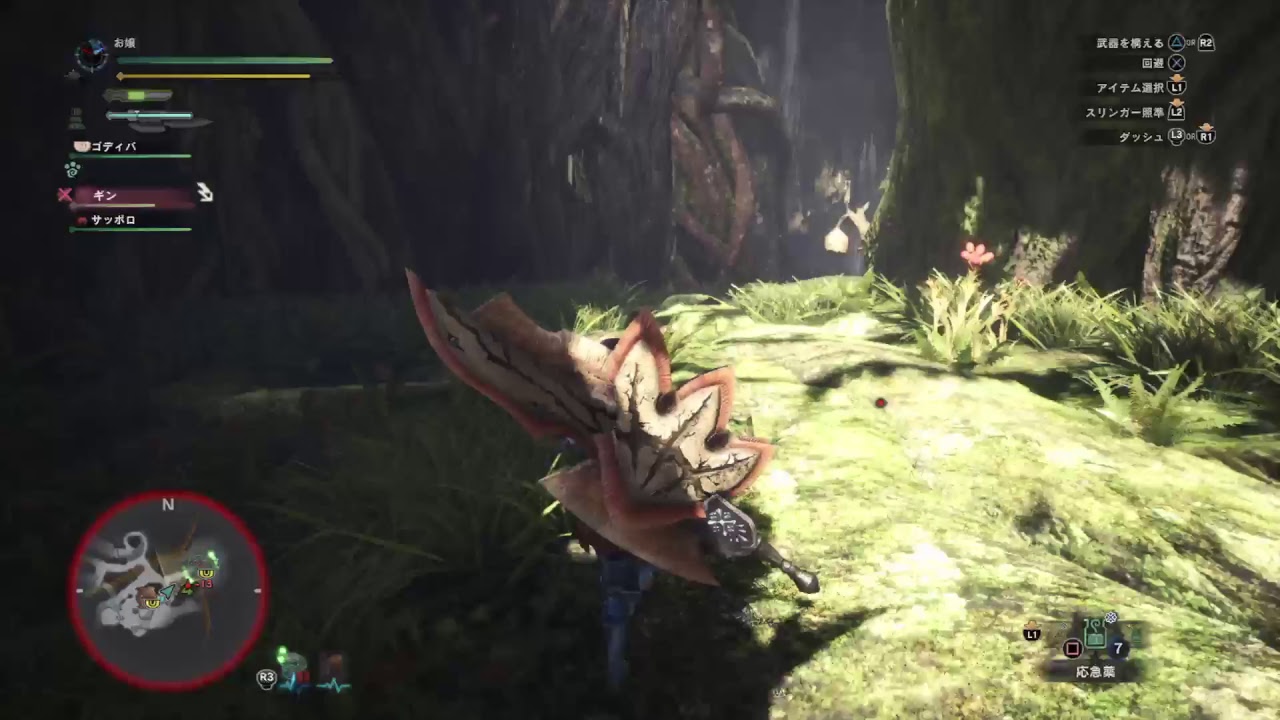This screenshot has width=1280, height=720.
Task: Open the circular minimap
Action: 168,590
